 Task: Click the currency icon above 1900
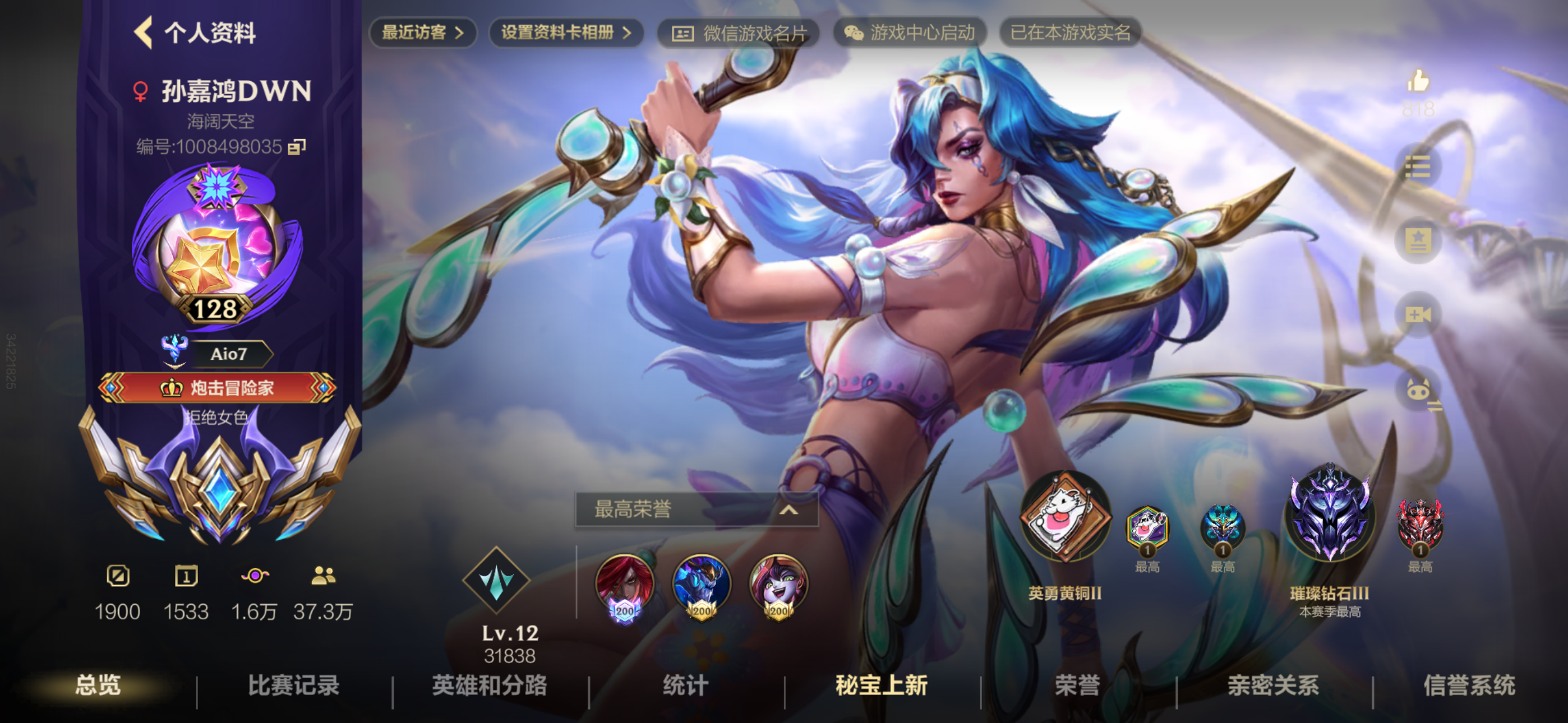pyautogui.click(x=119, y=576)
